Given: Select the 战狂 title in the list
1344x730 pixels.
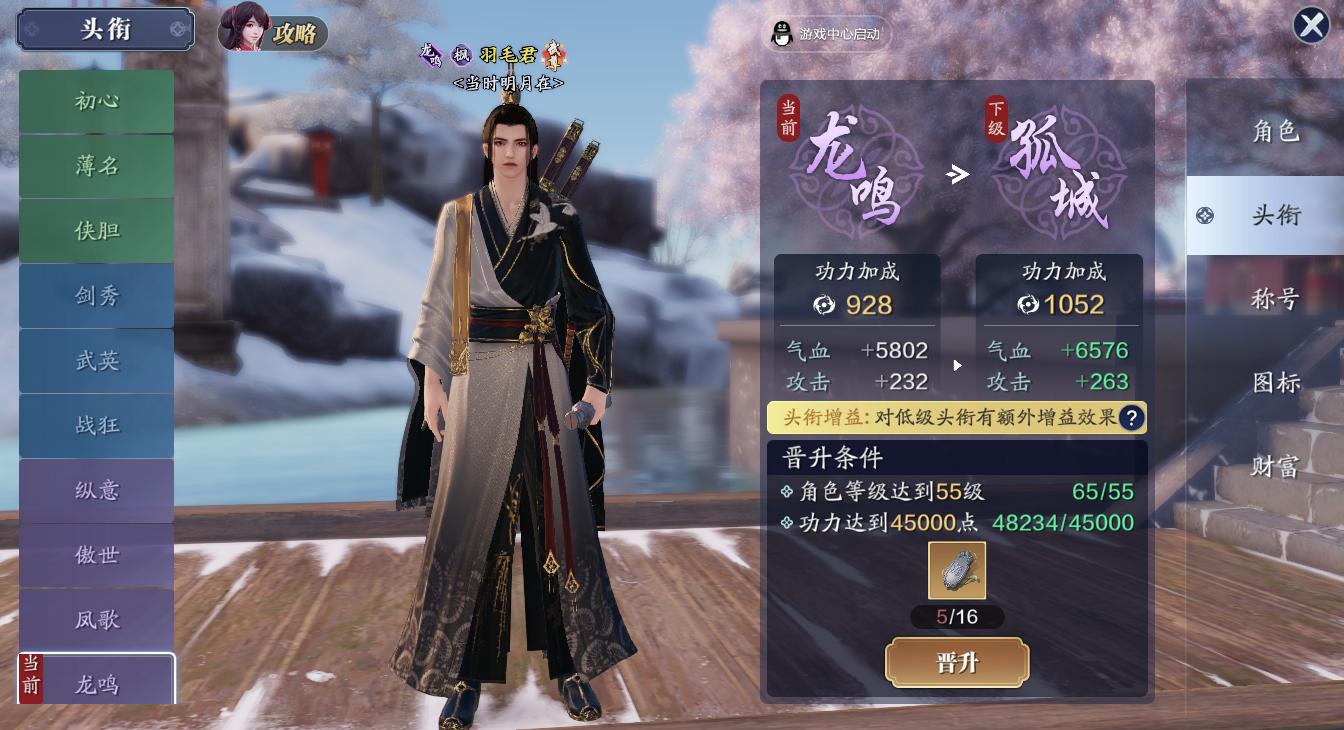Looking at the screenshot, I should click(96, 425).
